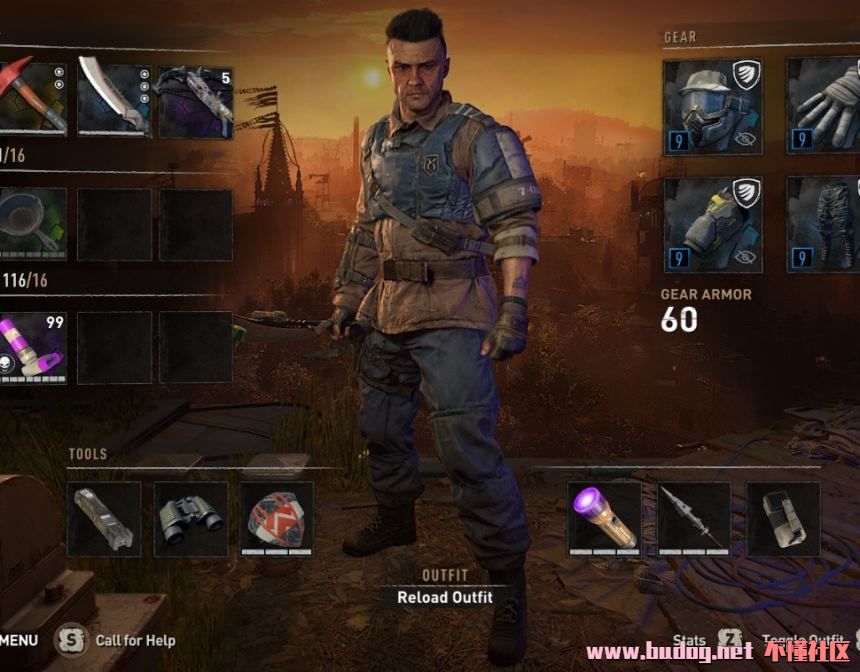The height and width of the screenshot is (672, 860).
Task: Select the curved machete weapon slot
Action: [114, 100]
